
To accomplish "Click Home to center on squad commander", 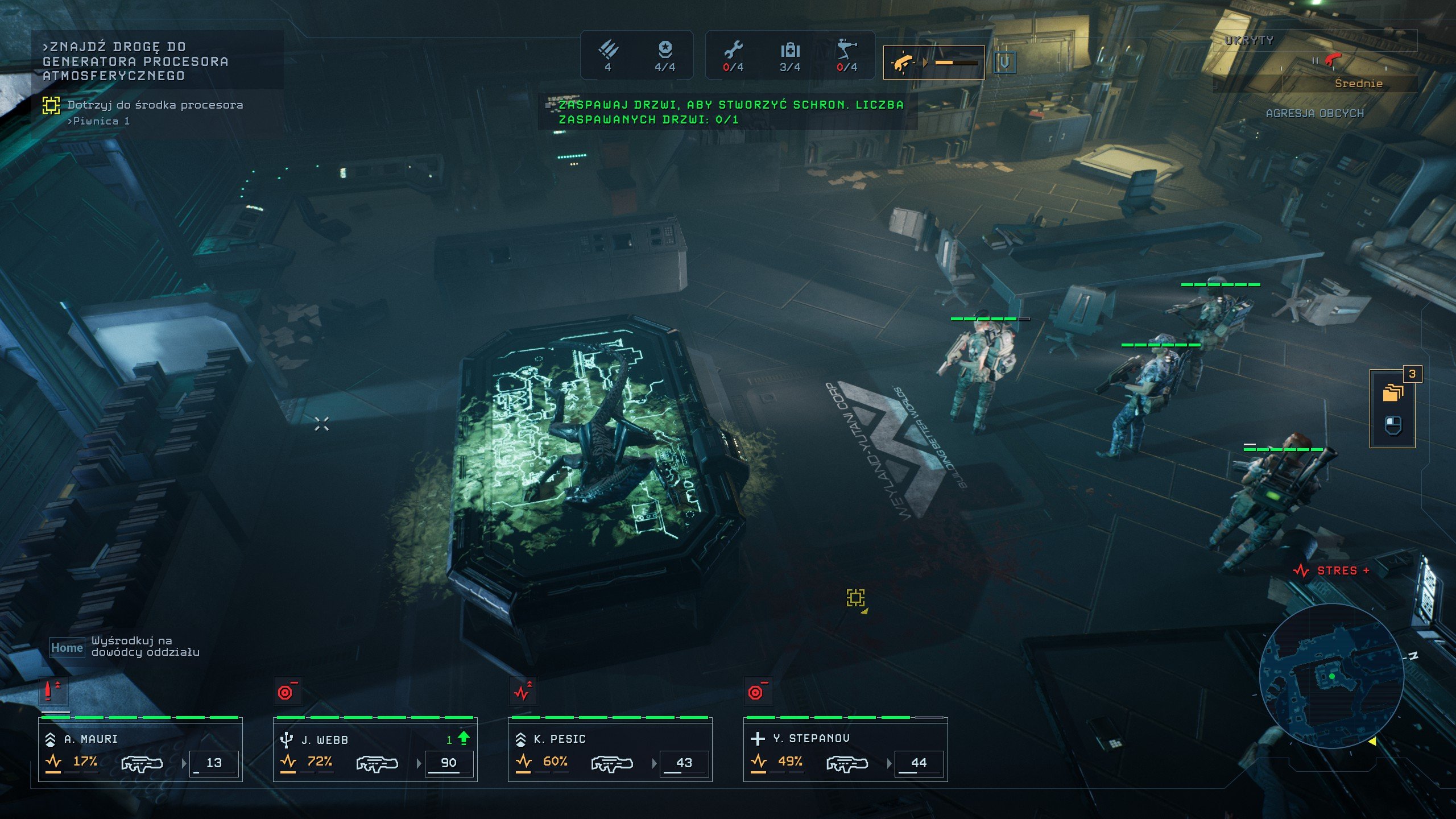I will coord(67,647).
